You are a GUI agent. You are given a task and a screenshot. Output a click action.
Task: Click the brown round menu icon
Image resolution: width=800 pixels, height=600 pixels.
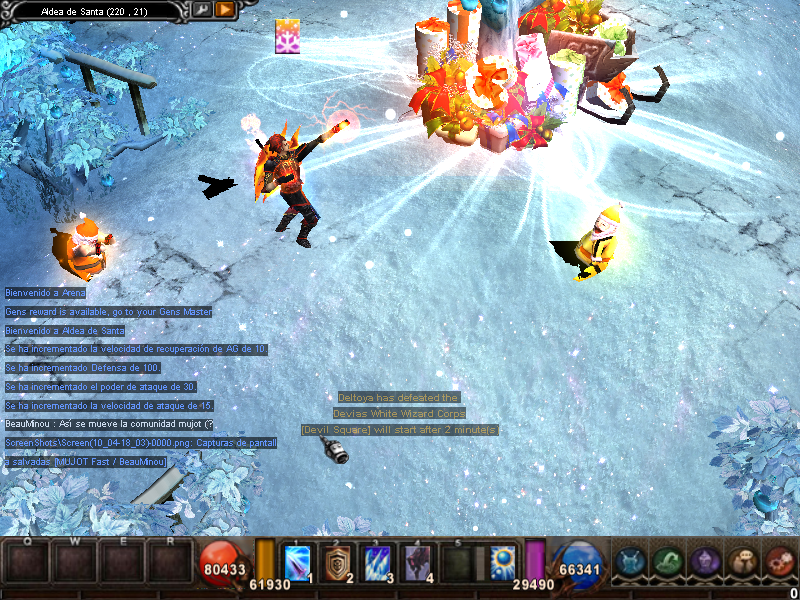pos(742,562)
